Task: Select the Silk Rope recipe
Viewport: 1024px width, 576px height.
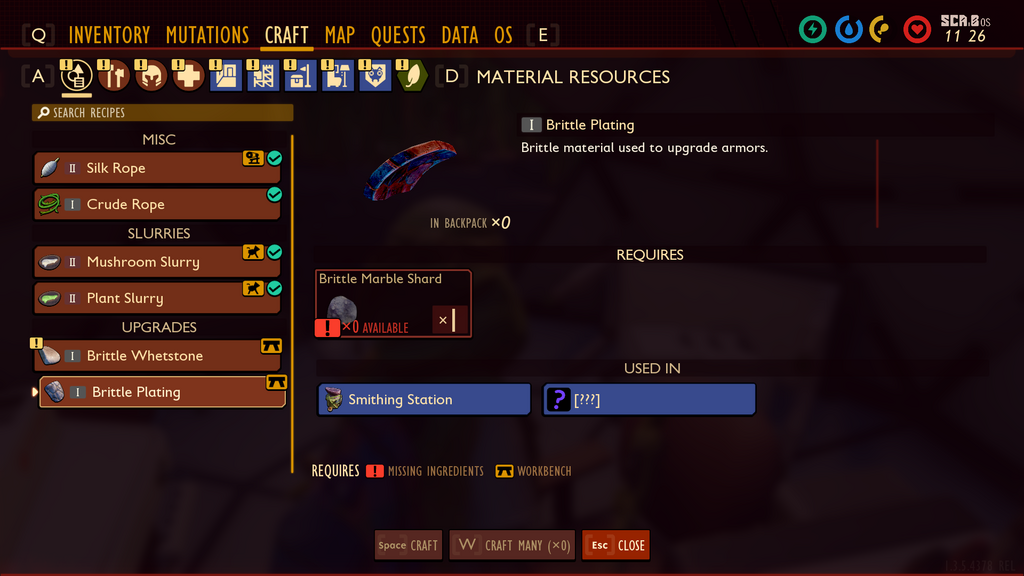Action: click(x=157, y=168)
